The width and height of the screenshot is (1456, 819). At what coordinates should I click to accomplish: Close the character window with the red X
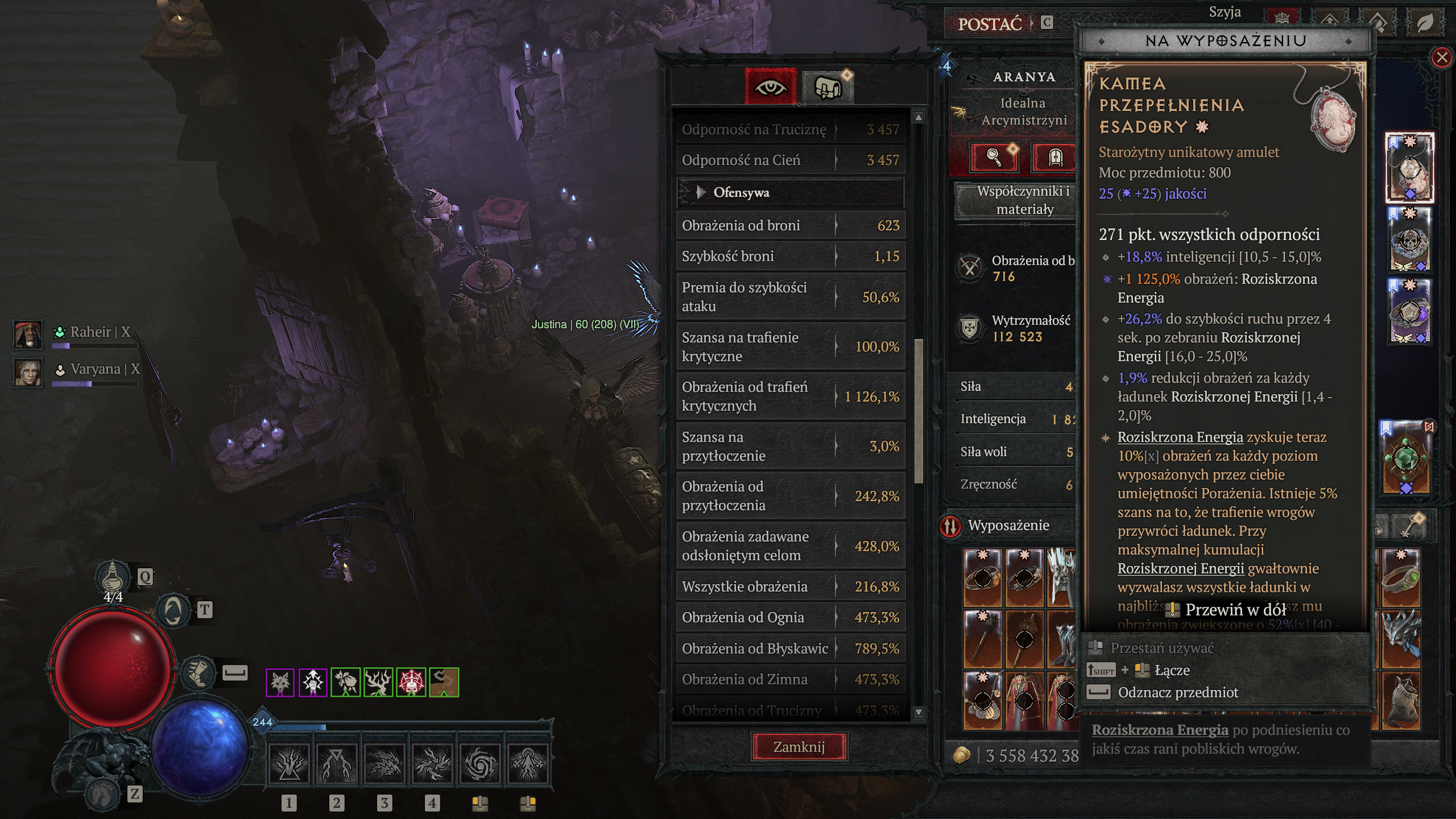(x=1442, y=57)
